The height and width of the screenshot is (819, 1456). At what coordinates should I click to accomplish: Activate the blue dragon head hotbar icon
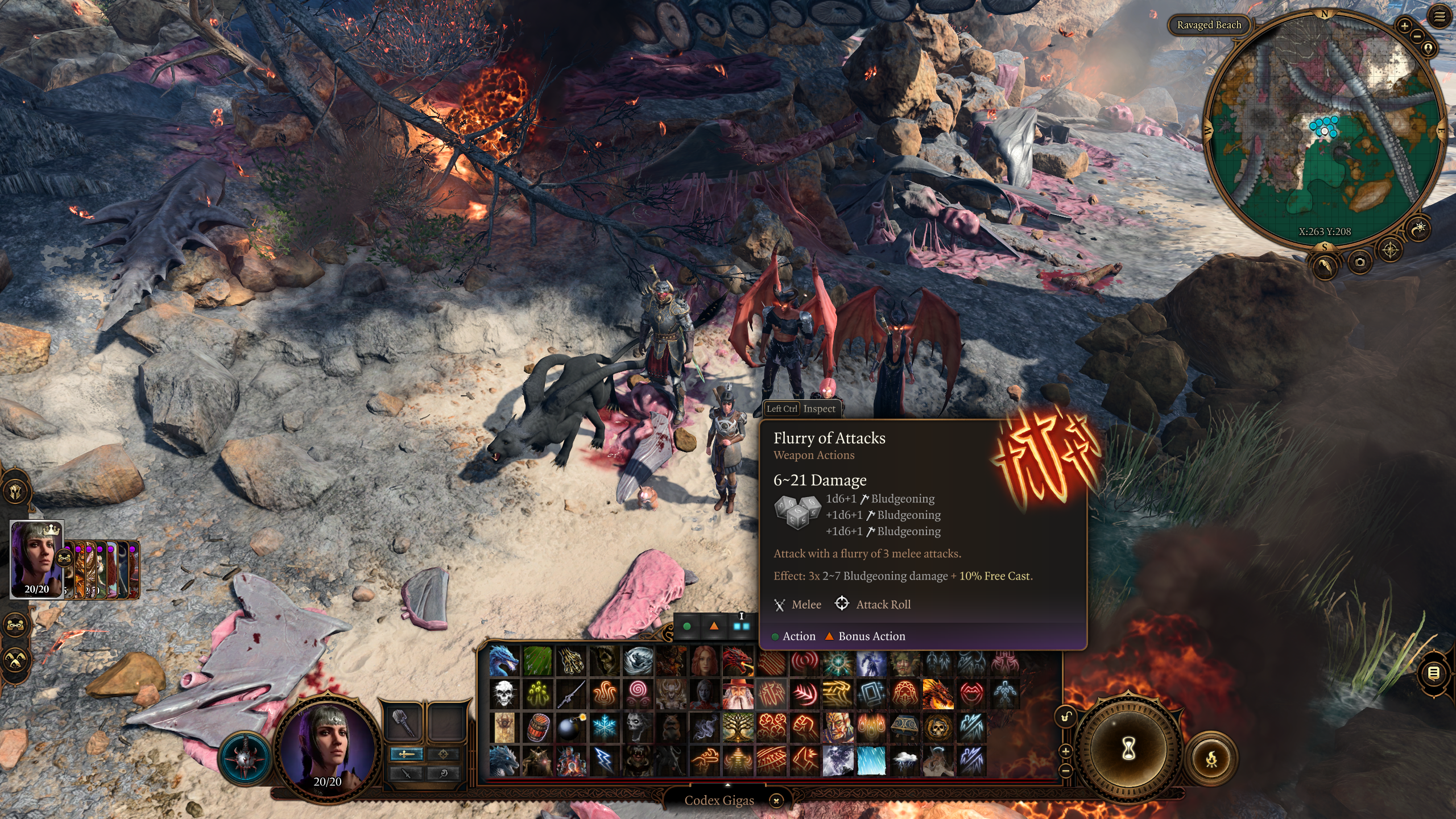tap(504, 660)
